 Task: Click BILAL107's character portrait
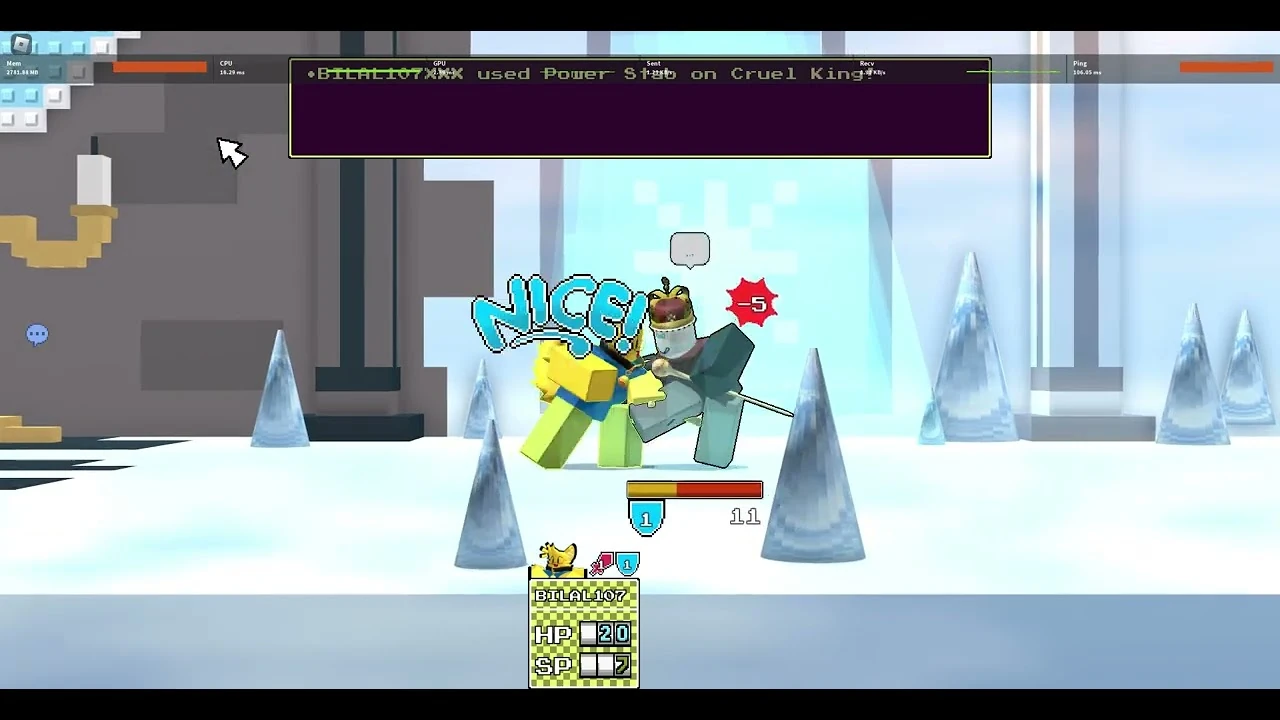click(x=557, y=556)
